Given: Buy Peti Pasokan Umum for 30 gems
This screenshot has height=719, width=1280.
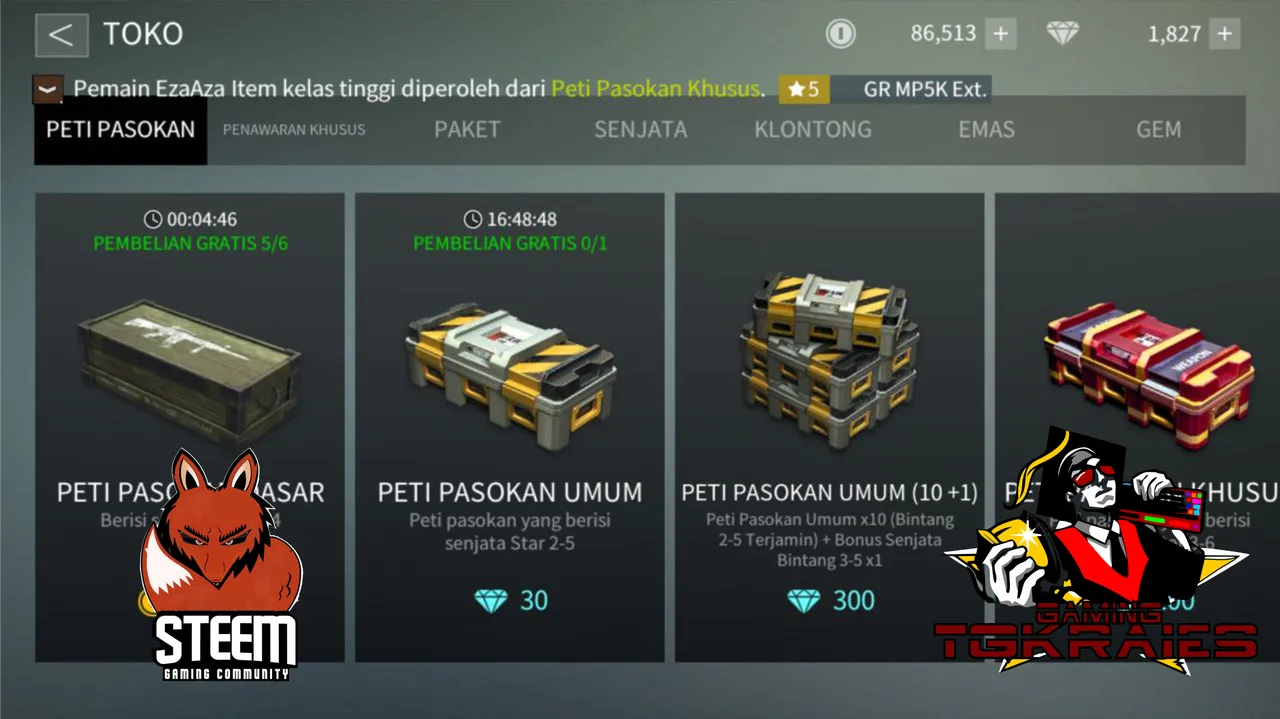Looking at the screenshot, I should point(510,600).
